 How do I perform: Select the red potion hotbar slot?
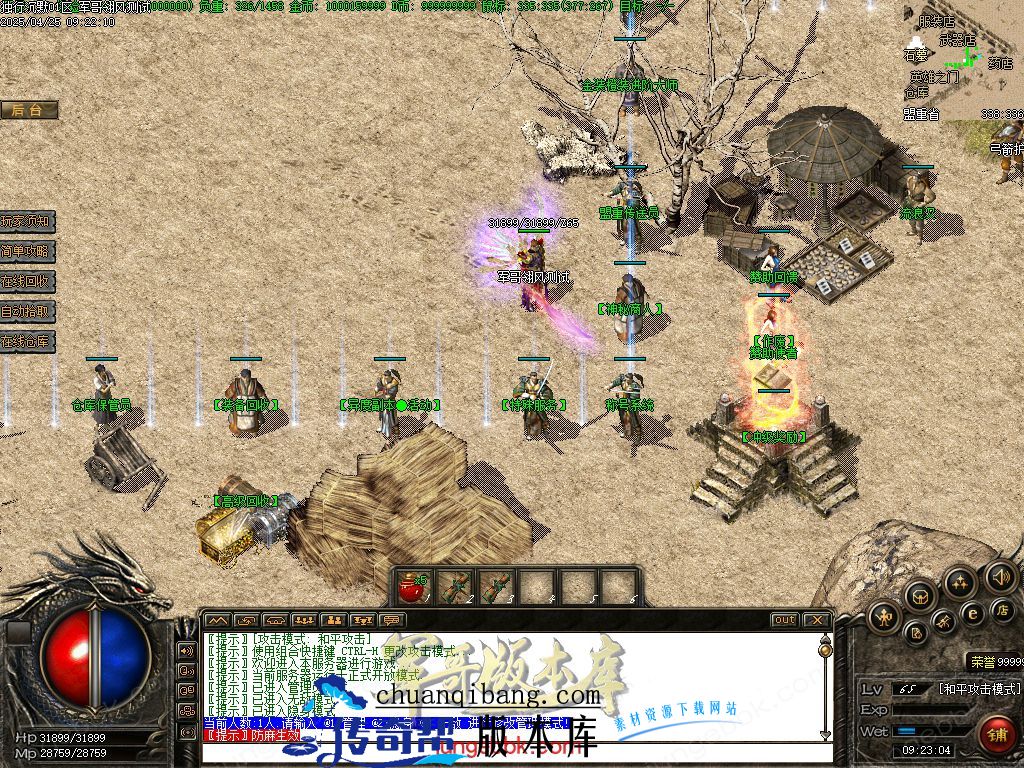(x=411, y=587)
